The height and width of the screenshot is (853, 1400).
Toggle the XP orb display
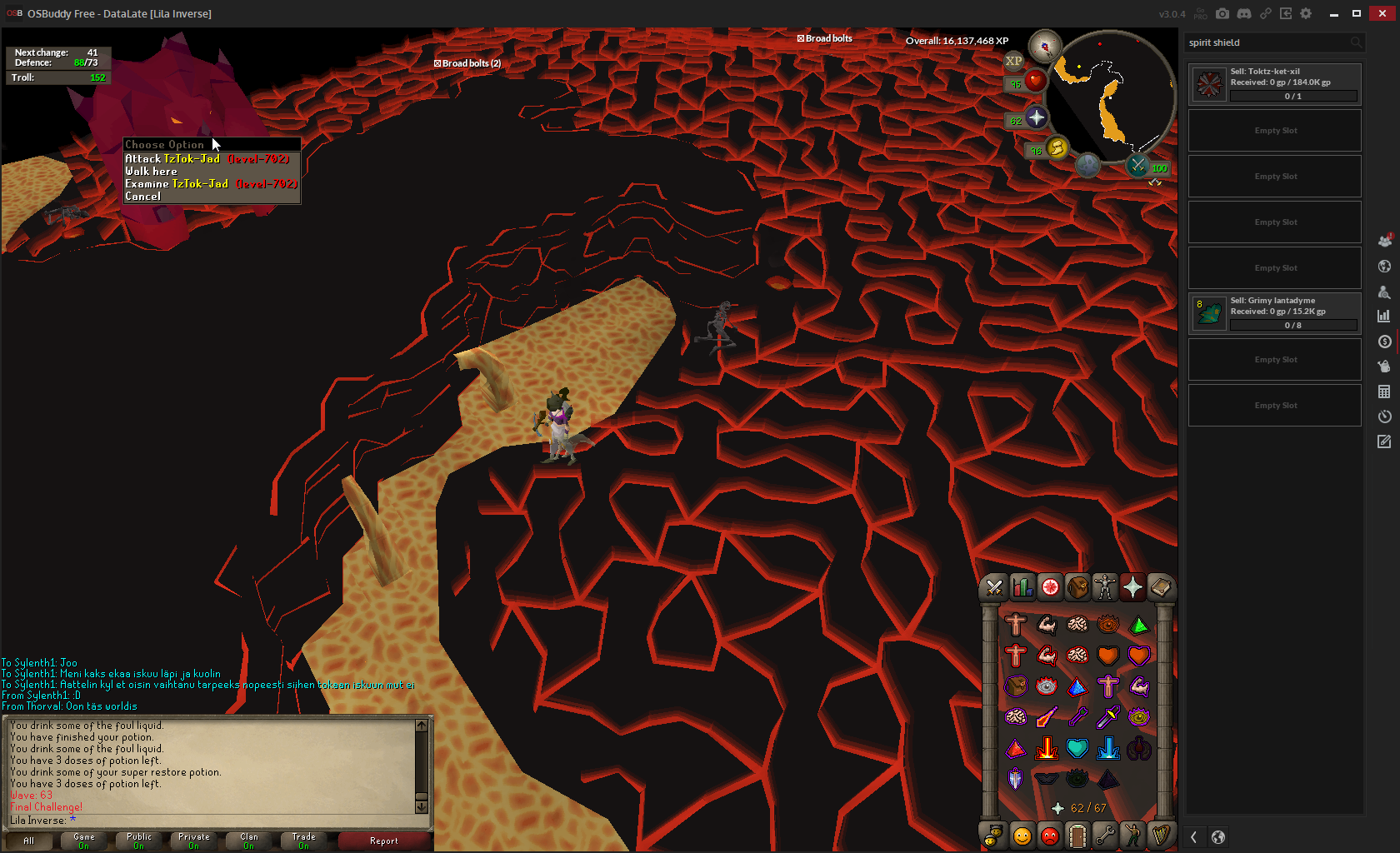1013,61
